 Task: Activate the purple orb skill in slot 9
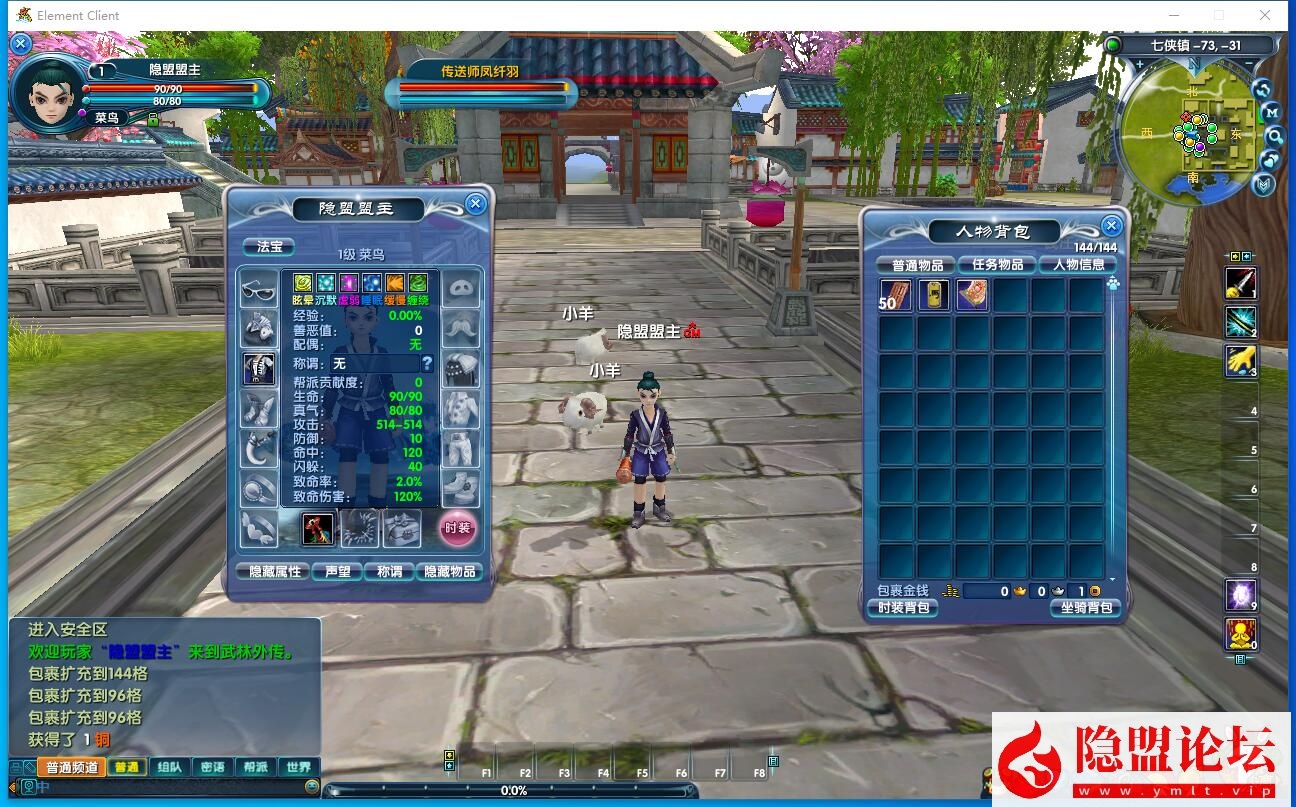(1241, 595)
